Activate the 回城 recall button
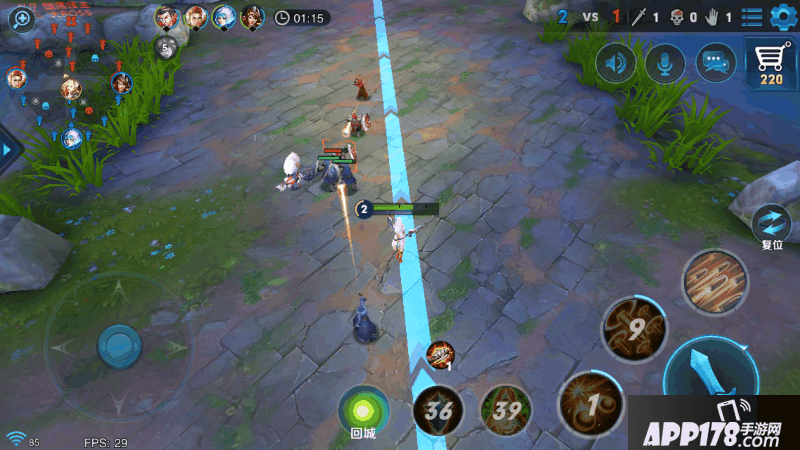Viewport: 800px width, 450px height. [362, 410]
